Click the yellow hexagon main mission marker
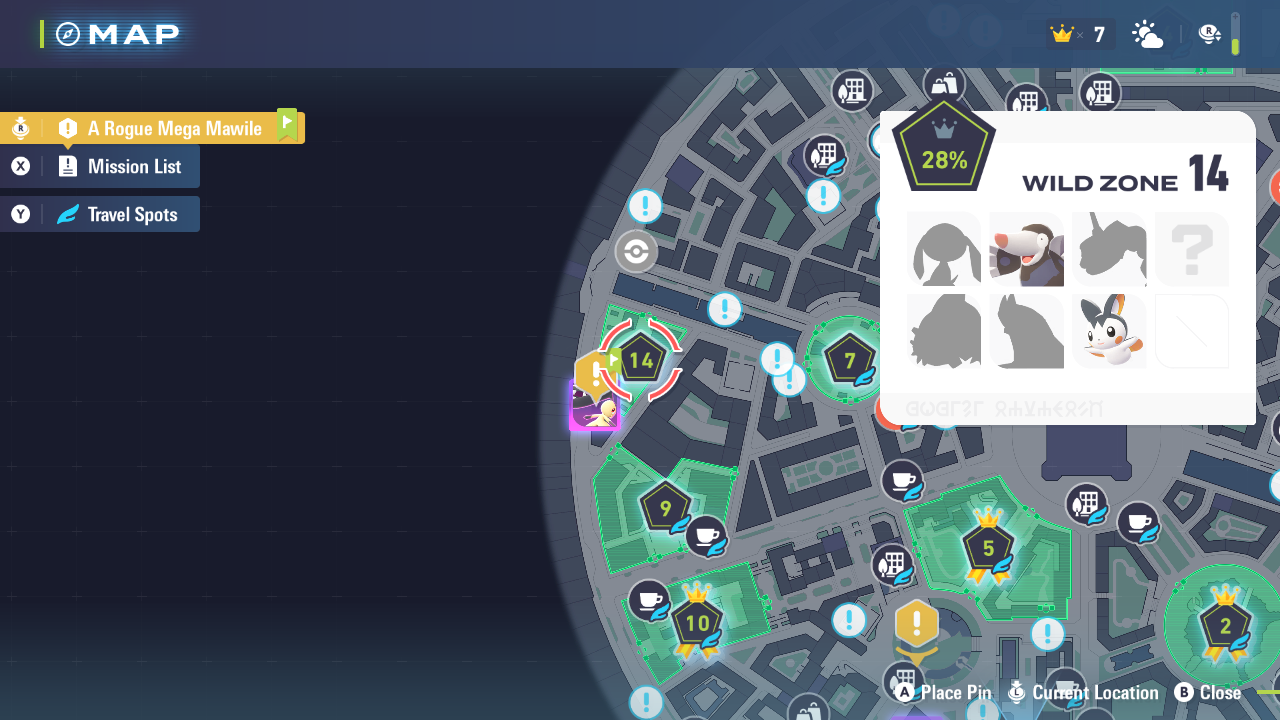The height and width of the screenshot is (720, 1280). tap(916, 624)
